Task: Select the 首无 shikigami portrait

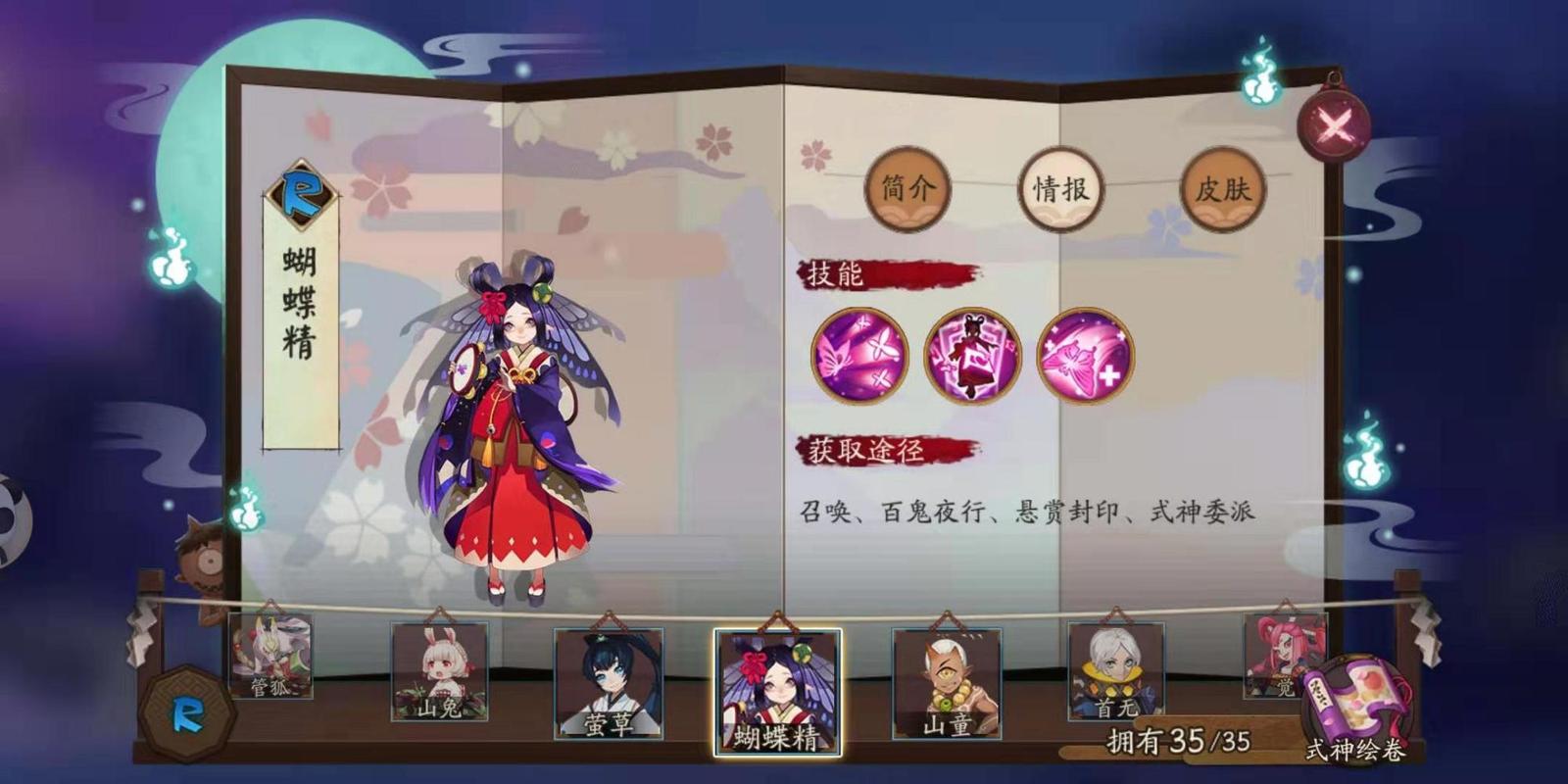Action: 1113,671
